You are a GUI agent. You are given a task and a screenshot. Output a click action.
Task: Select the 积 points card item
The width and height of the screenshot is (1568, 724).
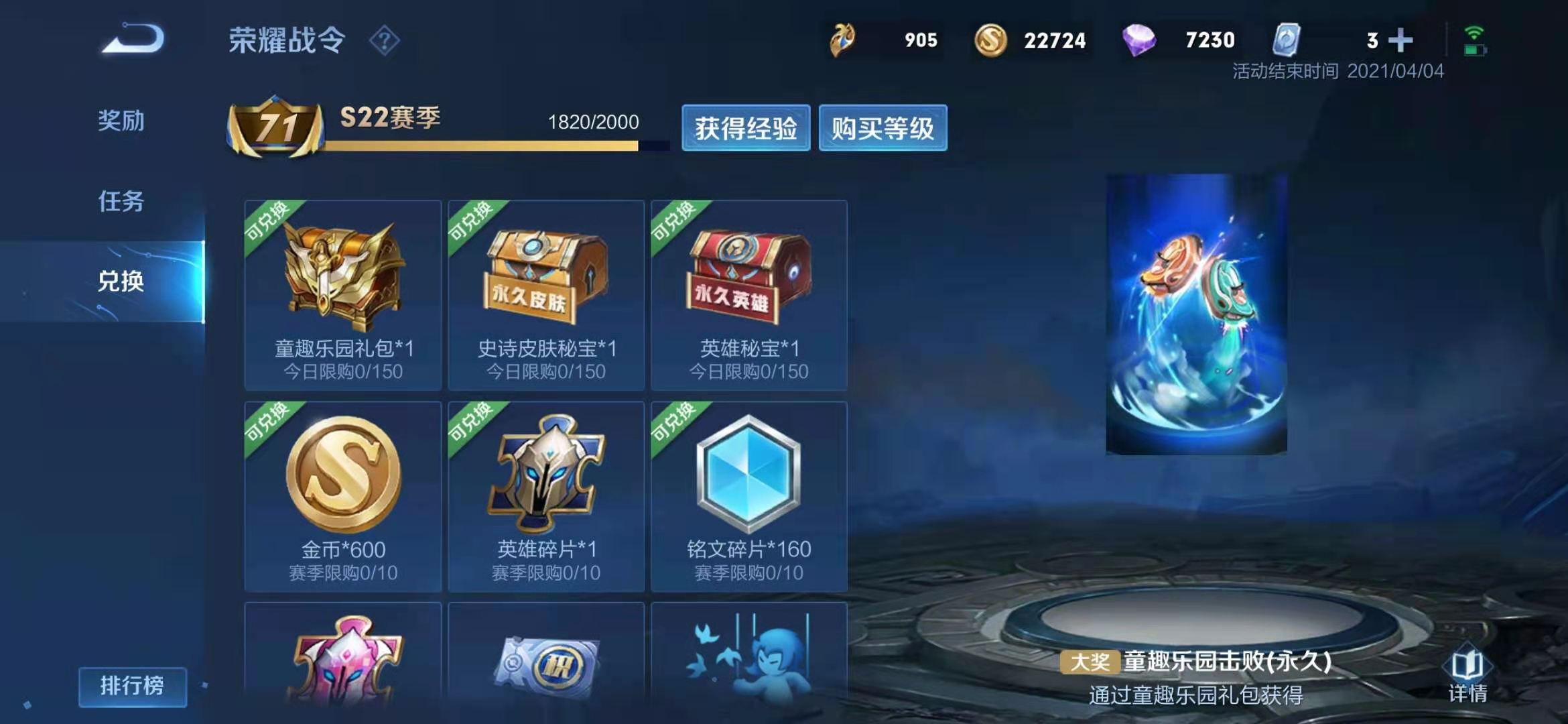pos(546,664)
